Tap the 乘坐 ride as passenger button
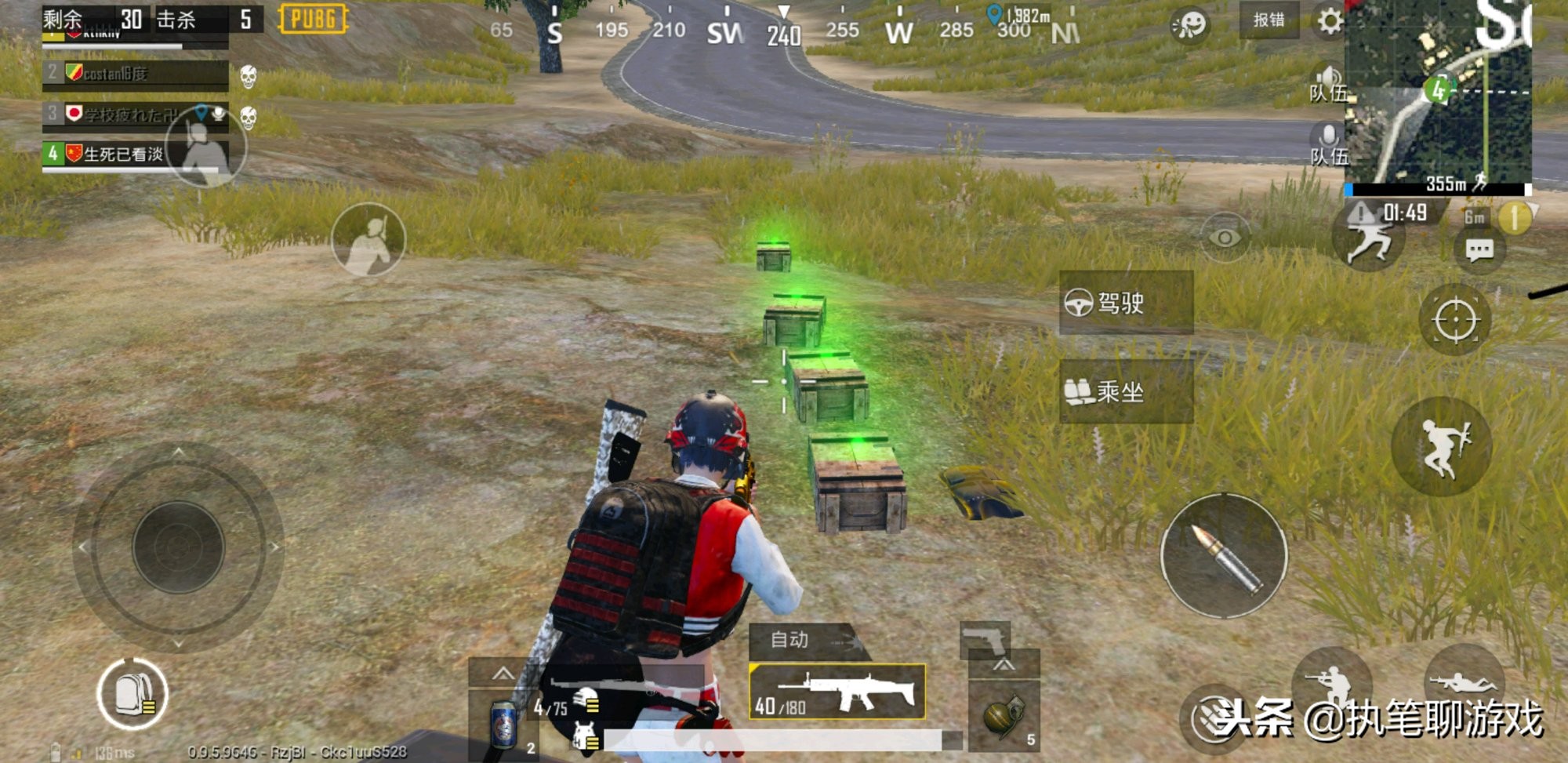Screen dimensions: 1568x763 [x=1125, y=391]
